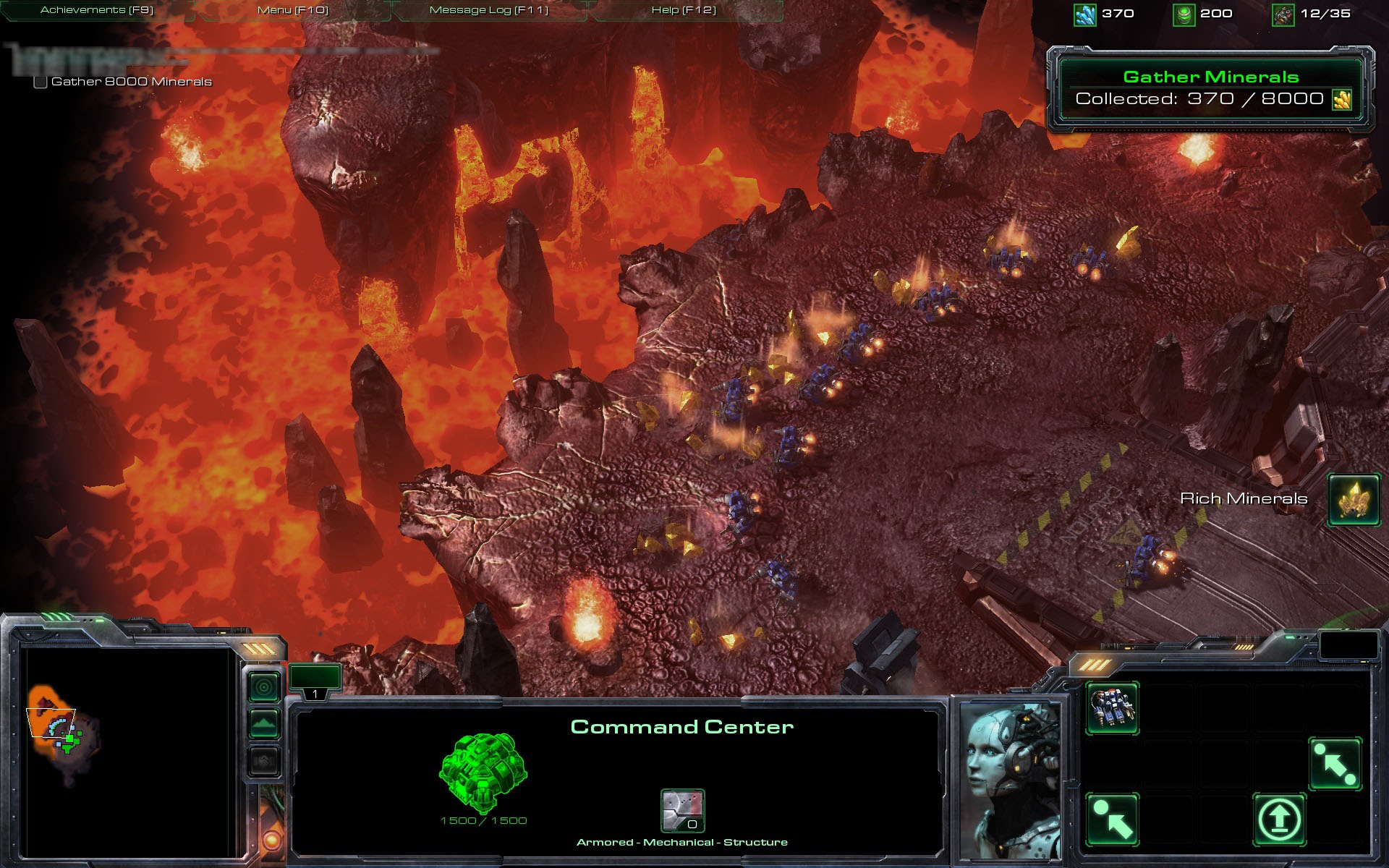
Task: Toggle minimap terrain display
Action: point(264,723)
